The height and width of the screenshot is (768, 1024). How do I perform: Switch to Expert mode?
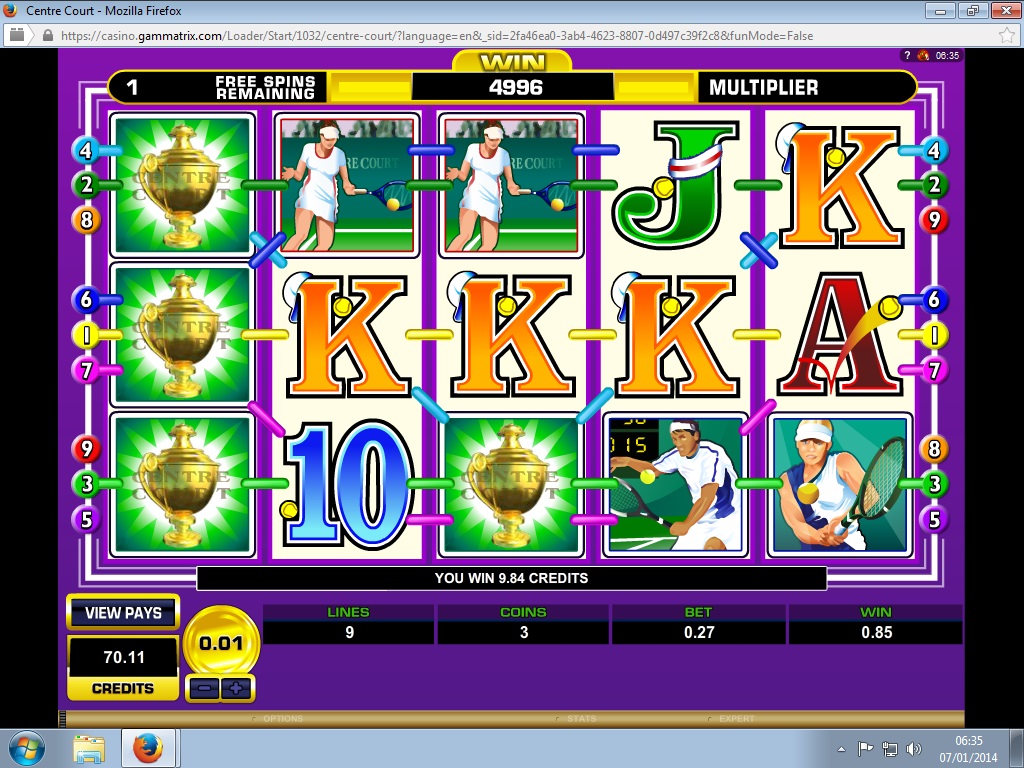point(736,719)
